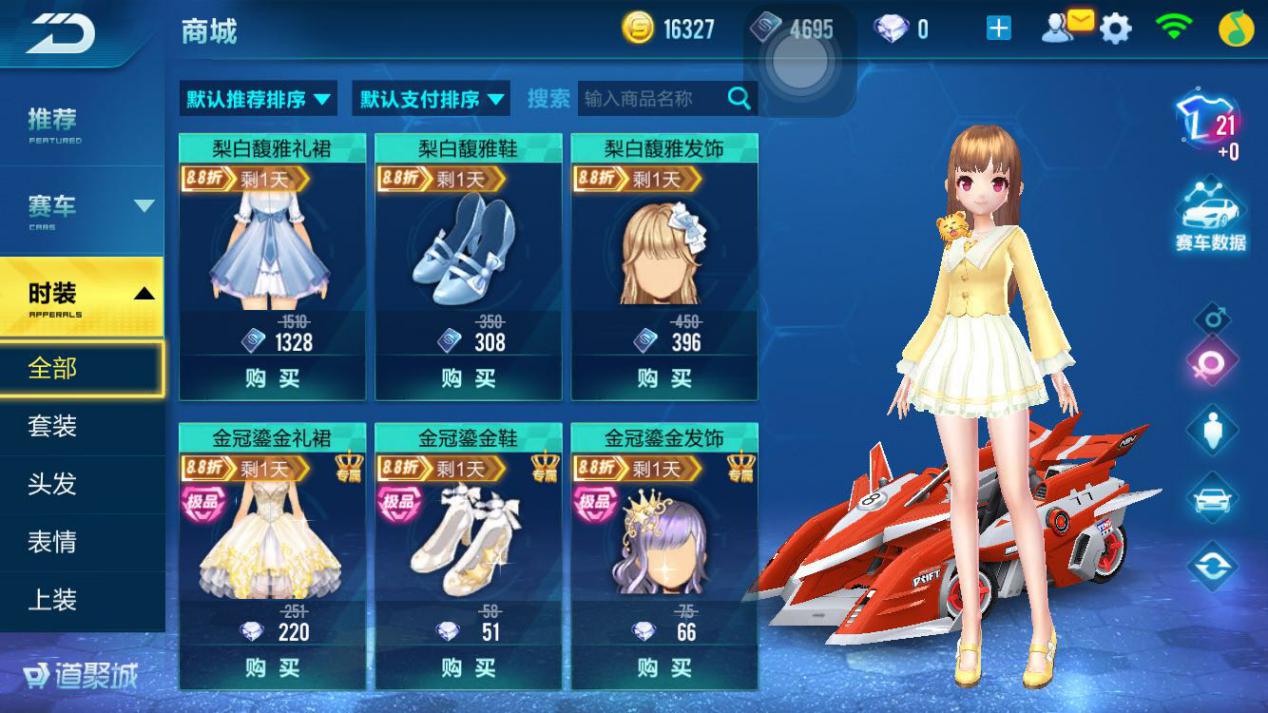The height and width of the screenshot is (713, 1268).
Task: Buy the 梨白馥雅鞋 shoes
Action: pyautogui.click(x=468, y=378)
